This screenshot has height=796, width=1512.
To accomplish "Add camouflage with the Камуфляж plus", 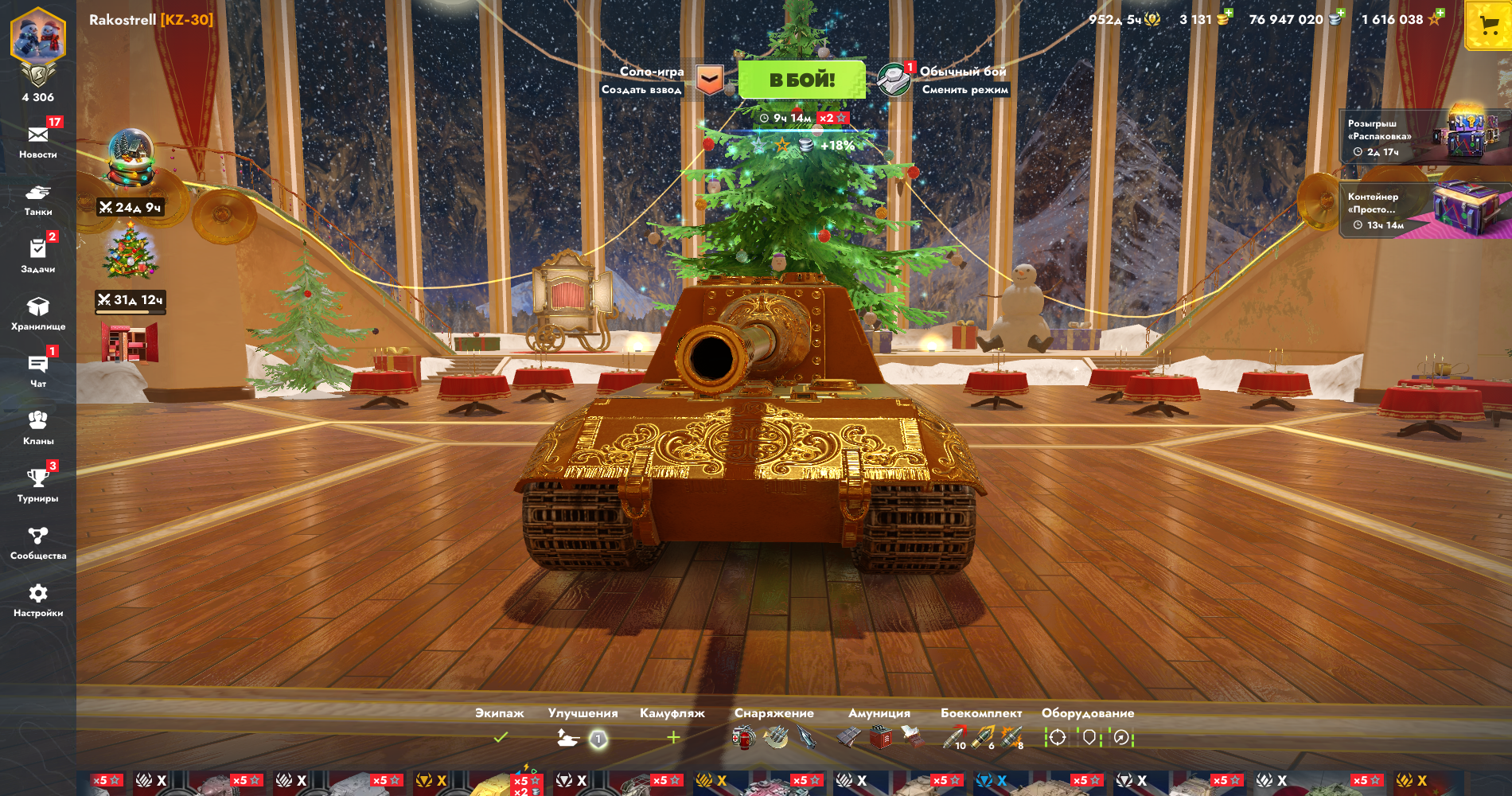I will [x=673, y=738].
